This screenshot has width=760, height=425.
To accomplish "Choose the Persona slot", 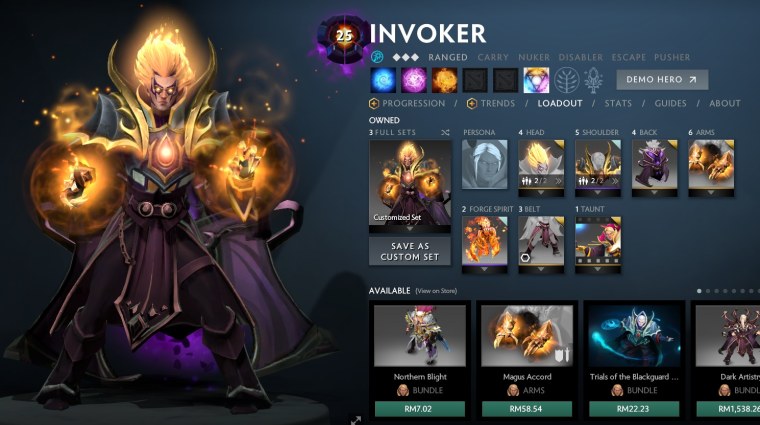I will (x=485, y=165).
